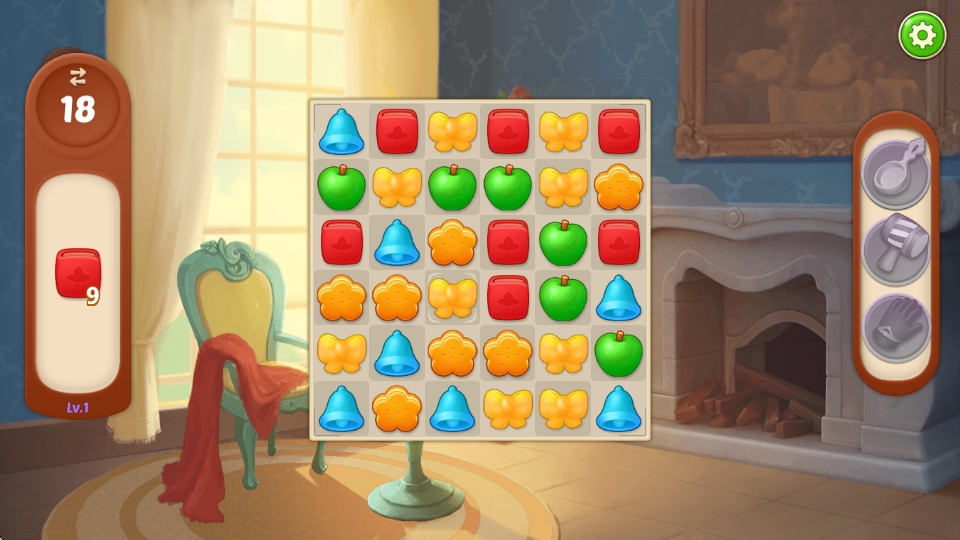Pick the red tile between two bows, top row
Viewport: 960px width, 540px height.
click(x=508, y=131)
